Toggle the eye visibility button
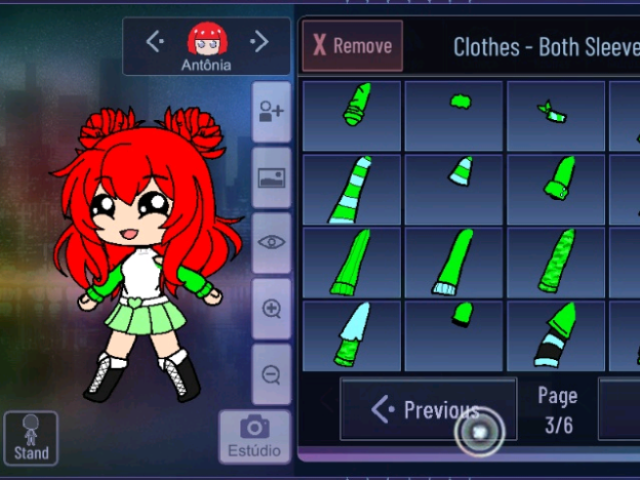Image resolution: width=640 pixels, height=480 pixels. coord(271,242)
